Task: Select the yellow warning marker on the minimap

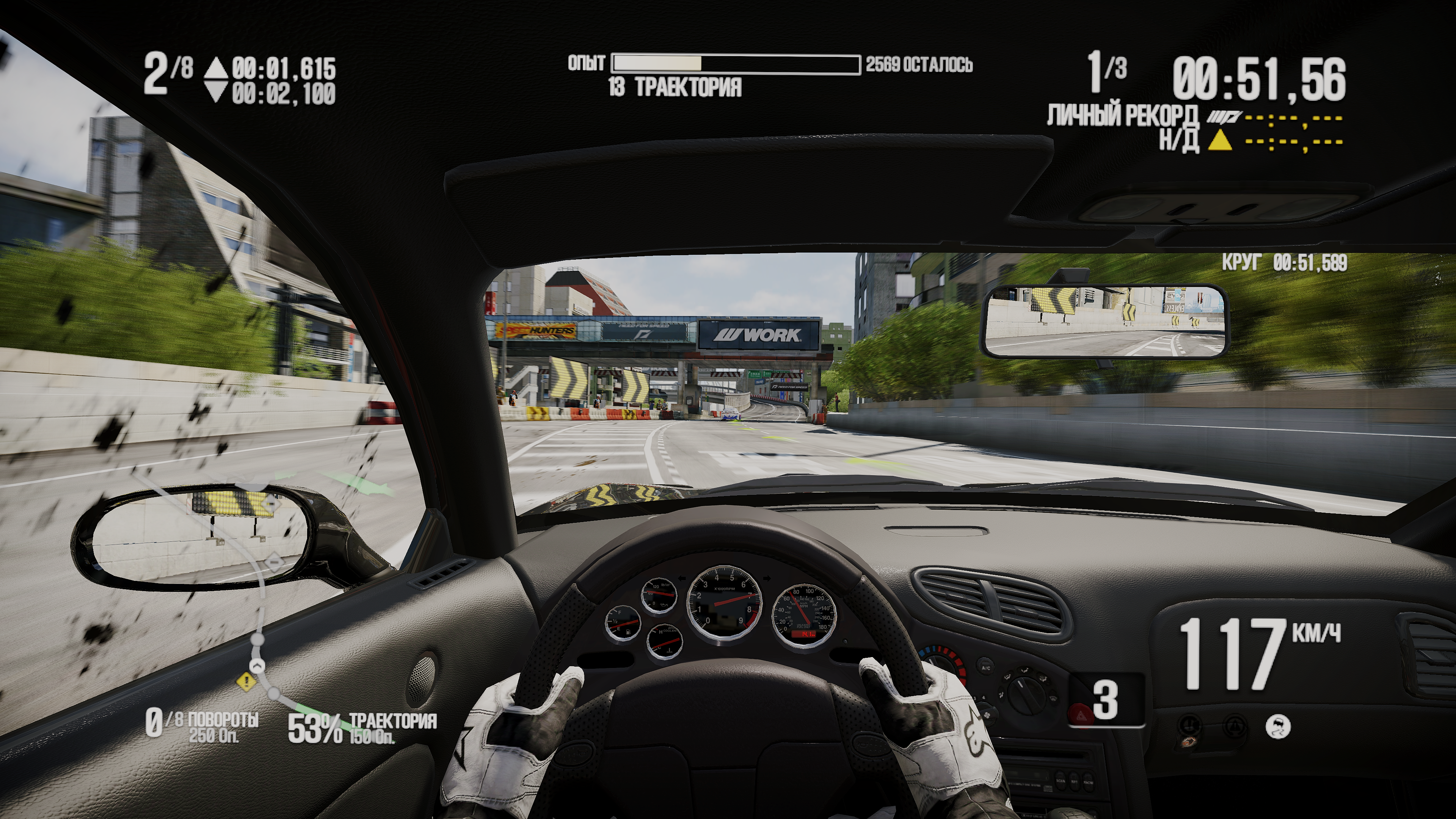Action: (246, 682)
